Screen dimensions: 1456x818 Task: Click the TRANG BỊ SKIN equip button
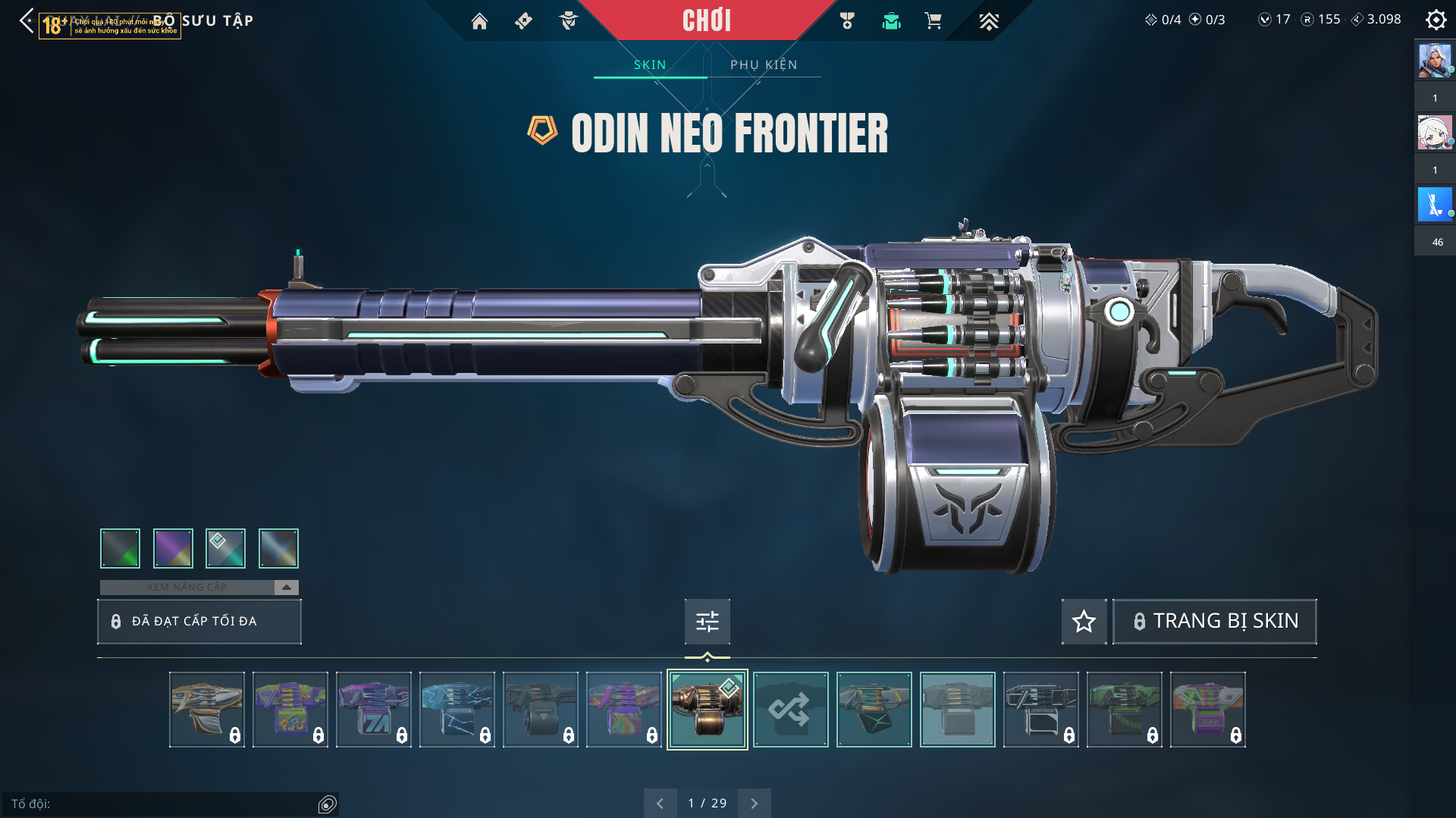coord(1214,621)
